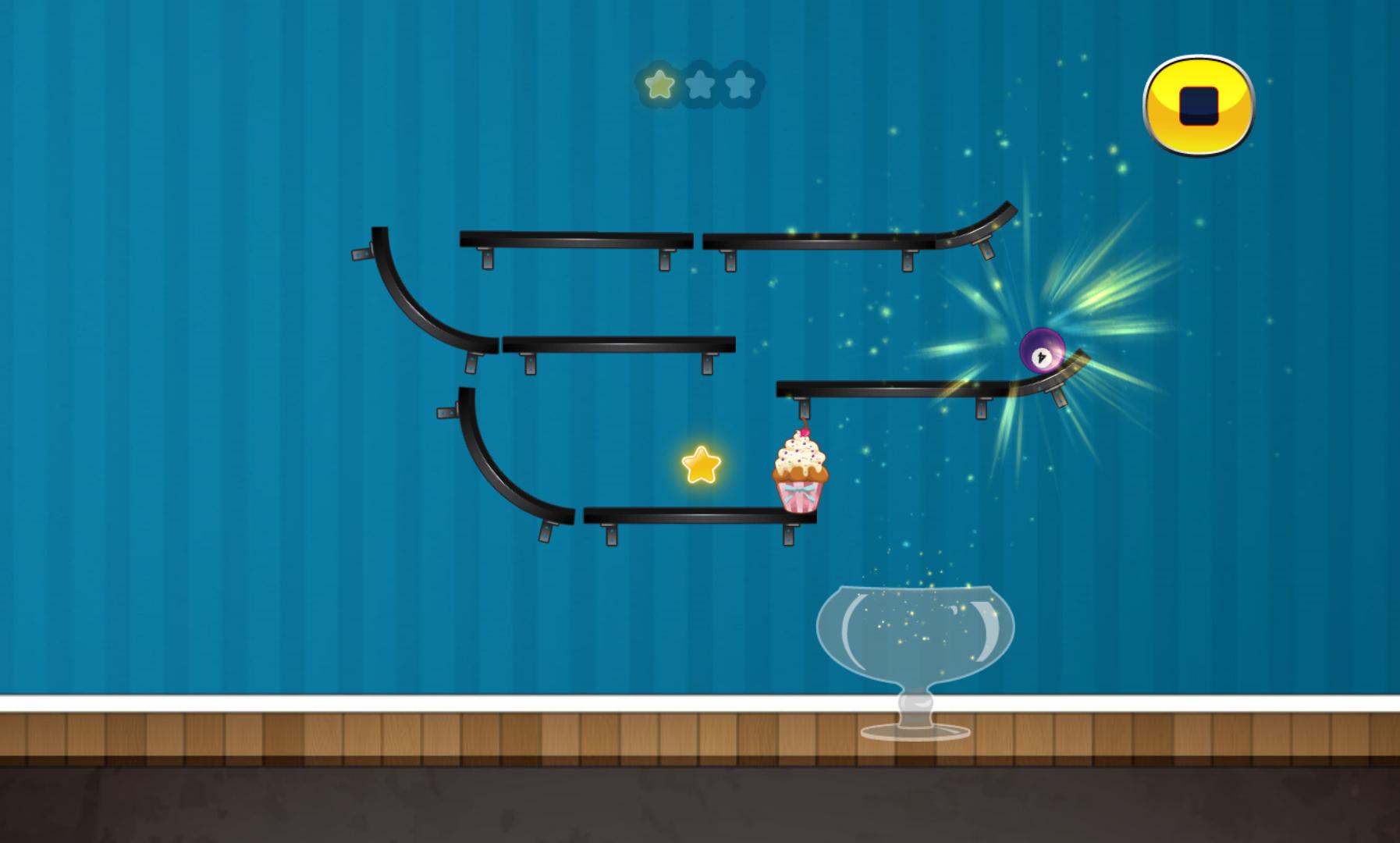Click the third dimmed star indicator
The height and width of the screenshot is (843, 1400).
click(738, 86)
